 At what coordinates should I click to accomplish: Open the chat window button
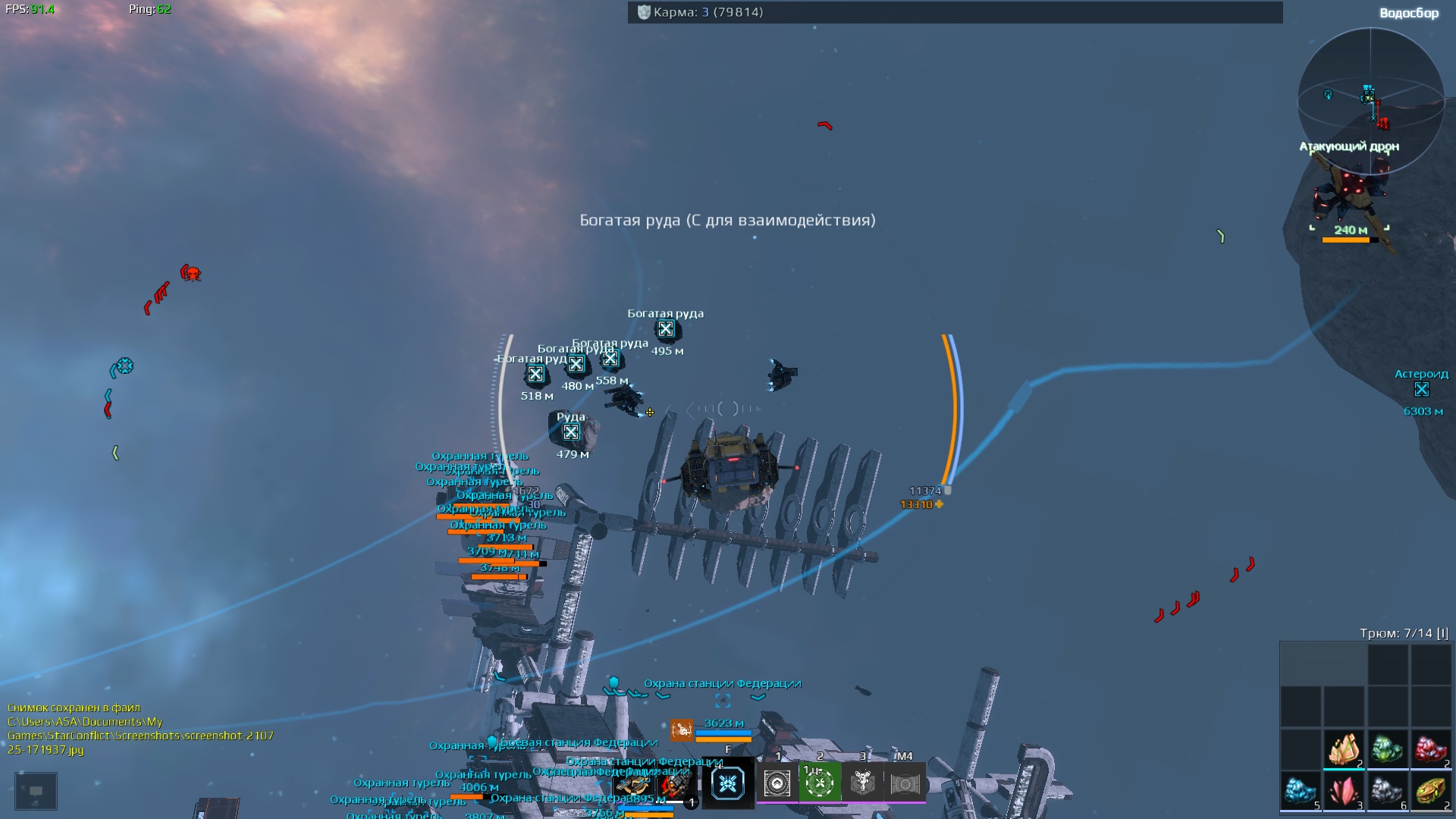point(36,791)
